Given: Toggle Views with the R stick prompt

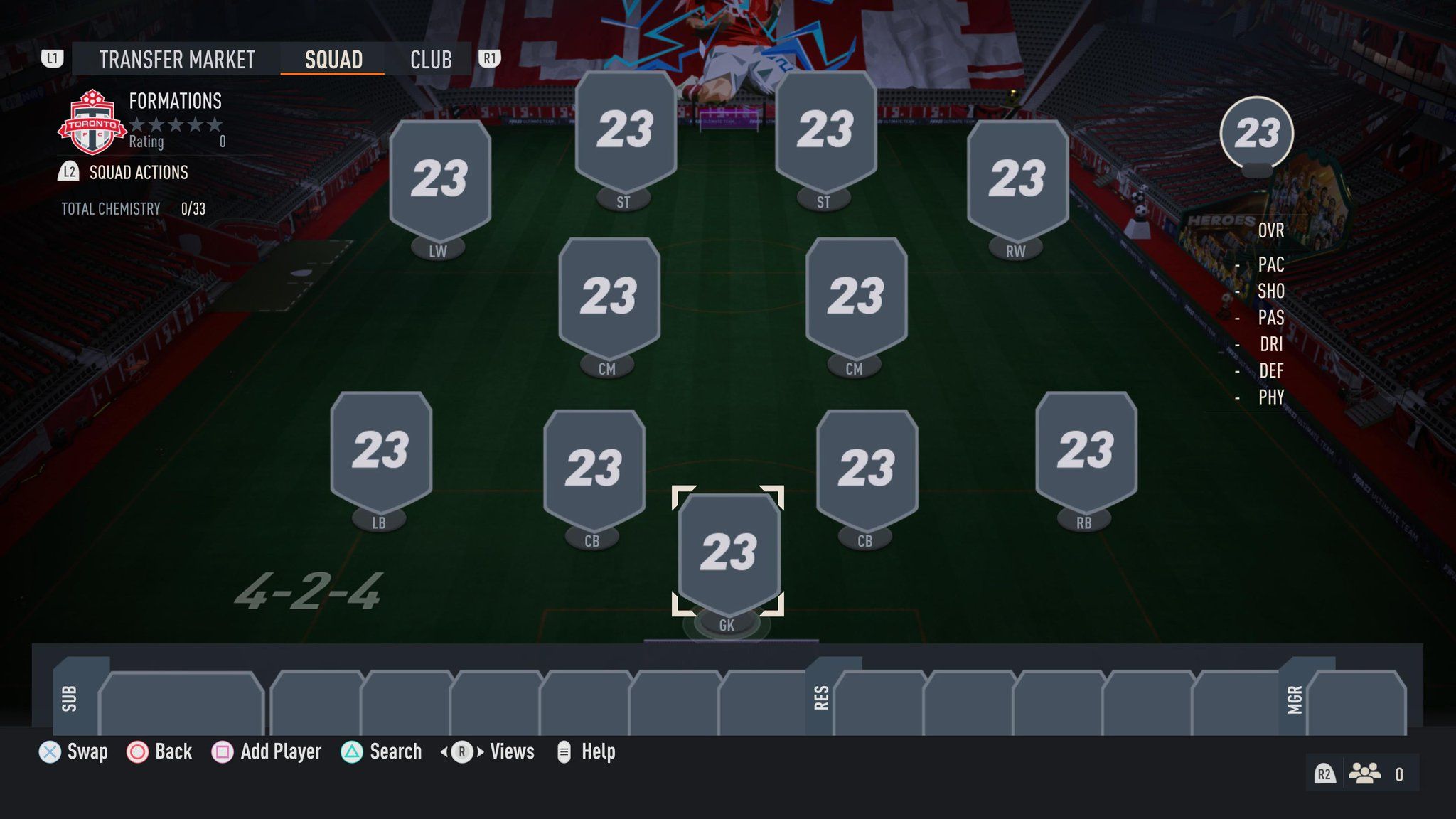Looking at the screenshot, I should (463, 751).
